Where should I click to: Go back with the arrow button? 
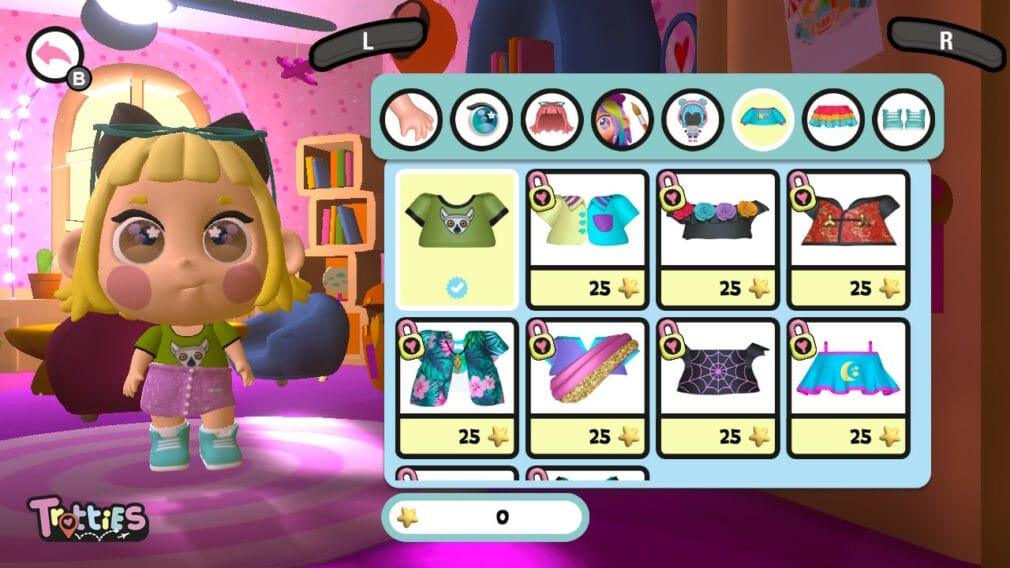[55, 56]
